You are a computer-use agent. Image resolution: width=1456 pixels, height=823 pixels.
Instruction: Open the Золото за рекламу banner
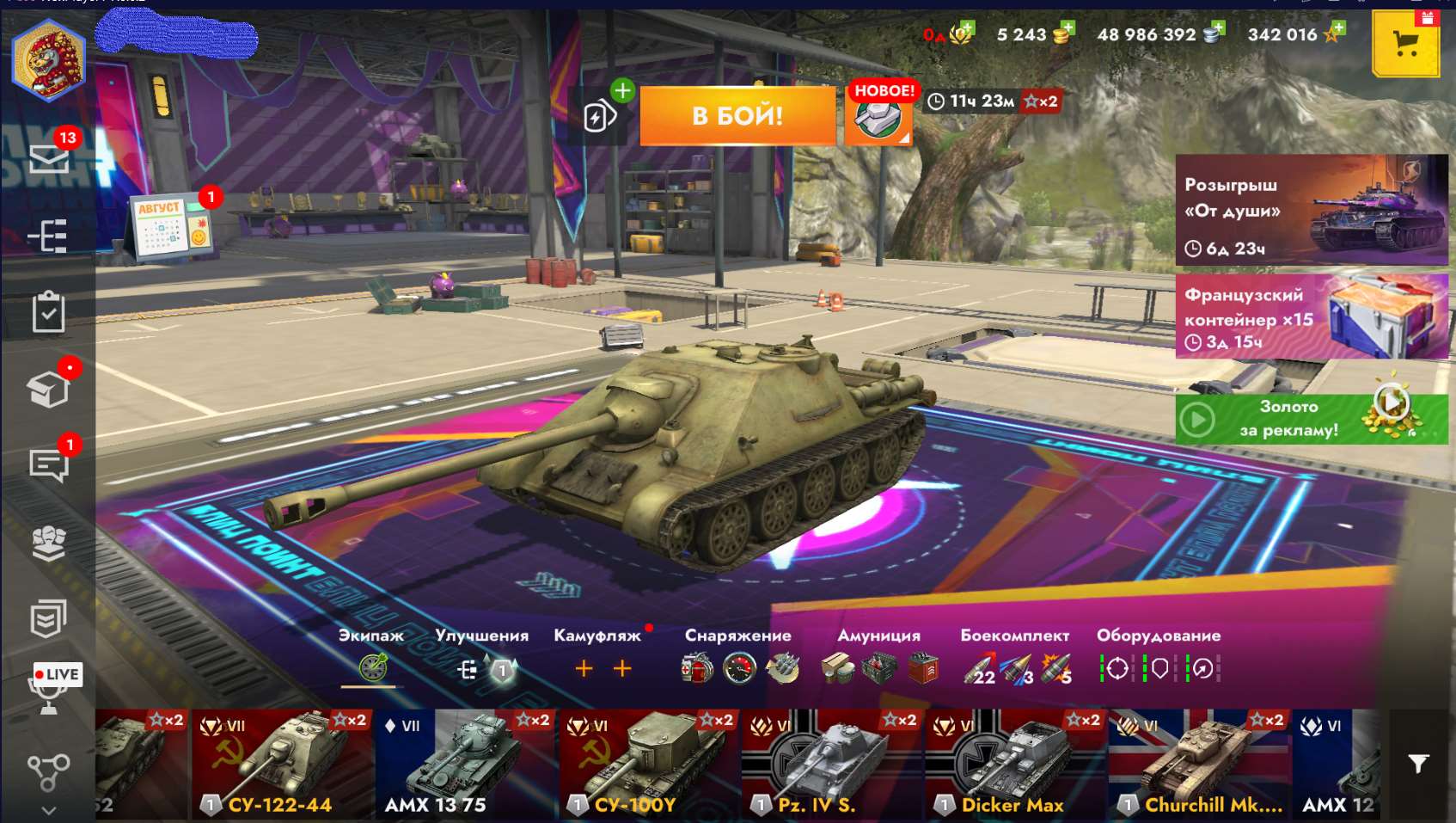point(1306,417)
